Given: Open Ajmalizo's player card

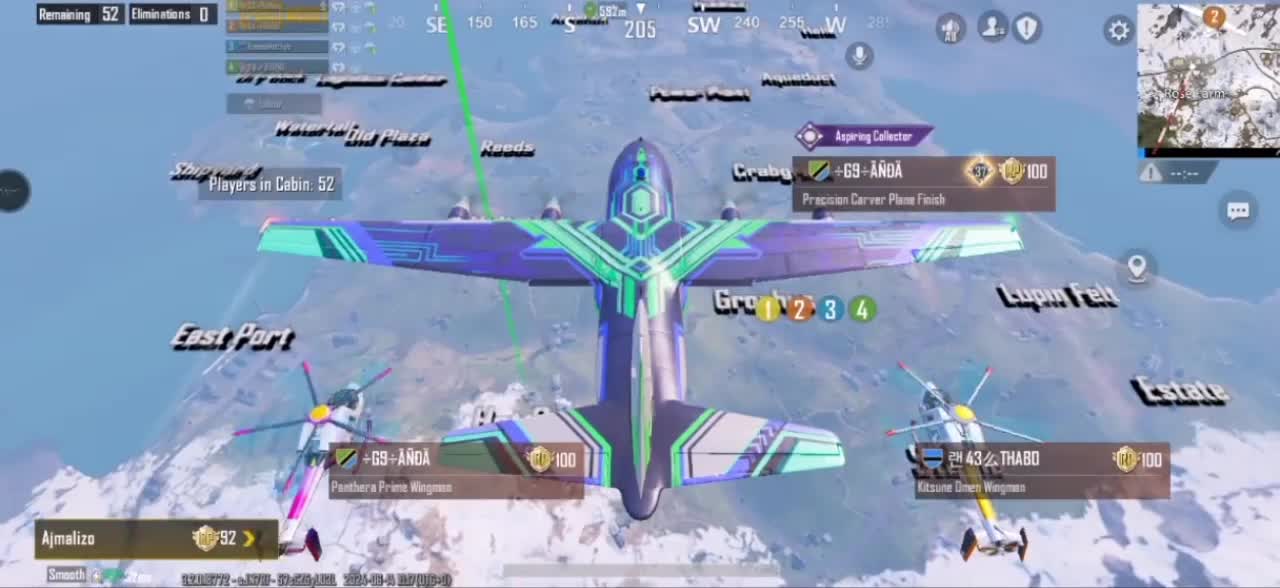Looking at the screenshot, I should pos(156,539).
